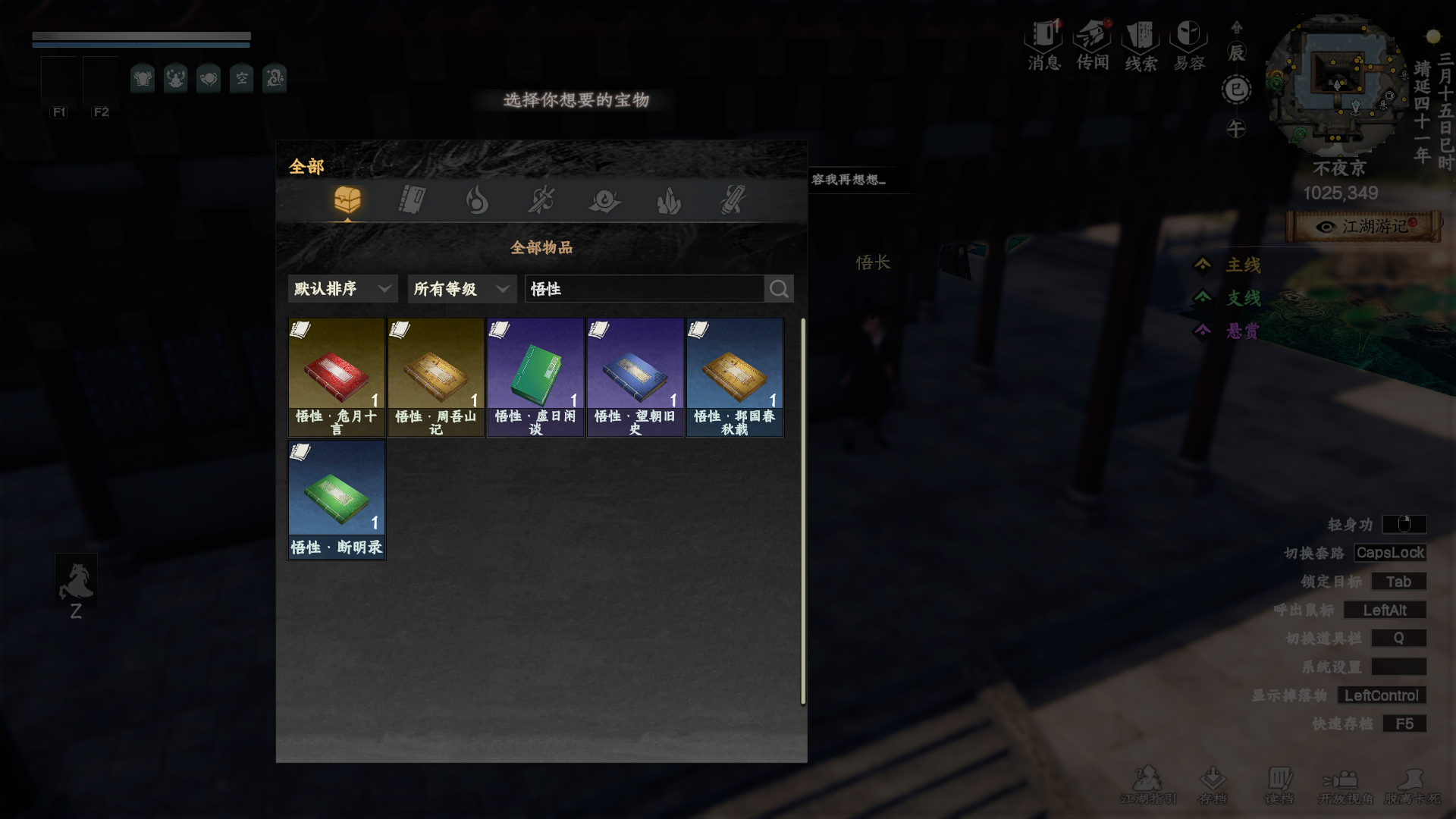Choose the 悟性·邶国春秋载 book
Image resolution: width=1456 pixels, height=819 pixels.
coord(735,377)
